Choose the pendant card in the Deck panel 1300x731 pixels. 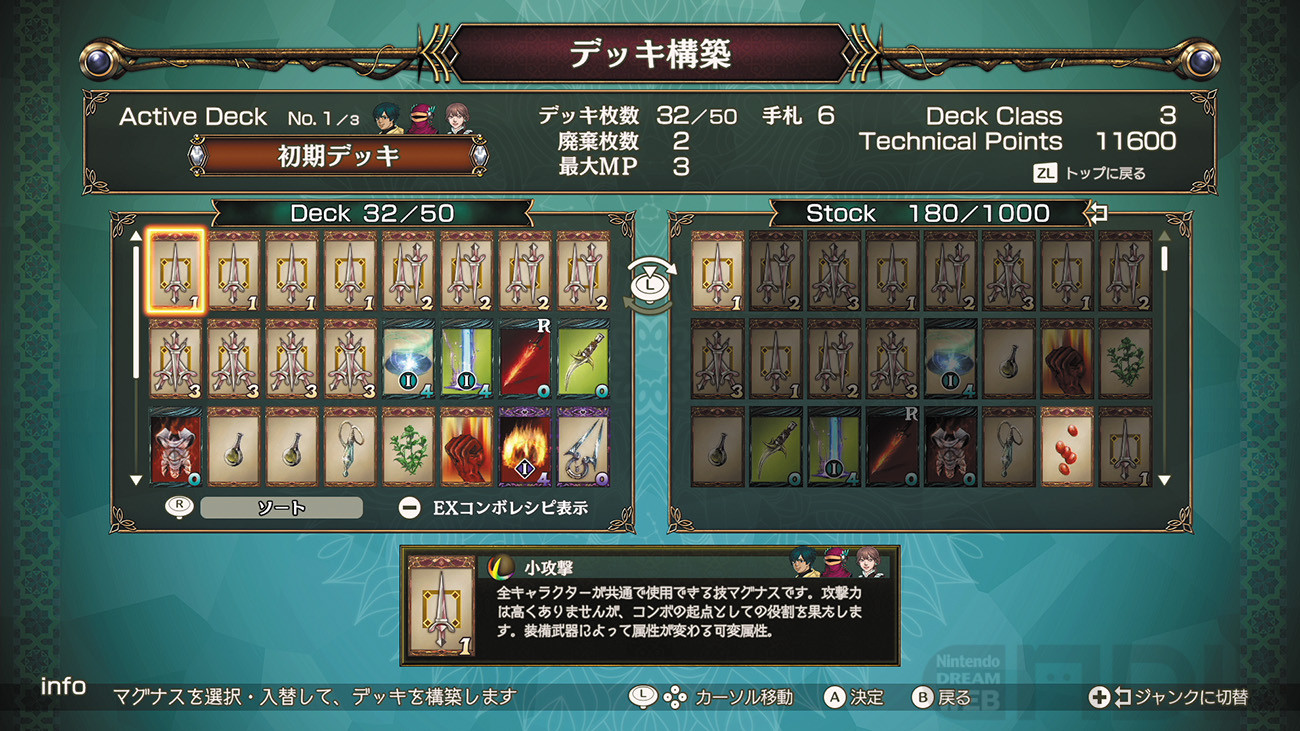[x=351, y=445]
